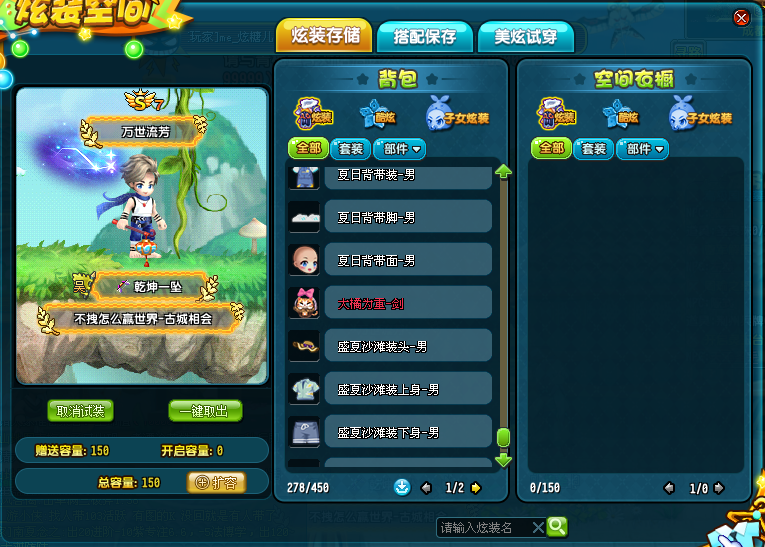Switch to the 搭配保存 tab
The image size is (765, 547).
[425, 36]
